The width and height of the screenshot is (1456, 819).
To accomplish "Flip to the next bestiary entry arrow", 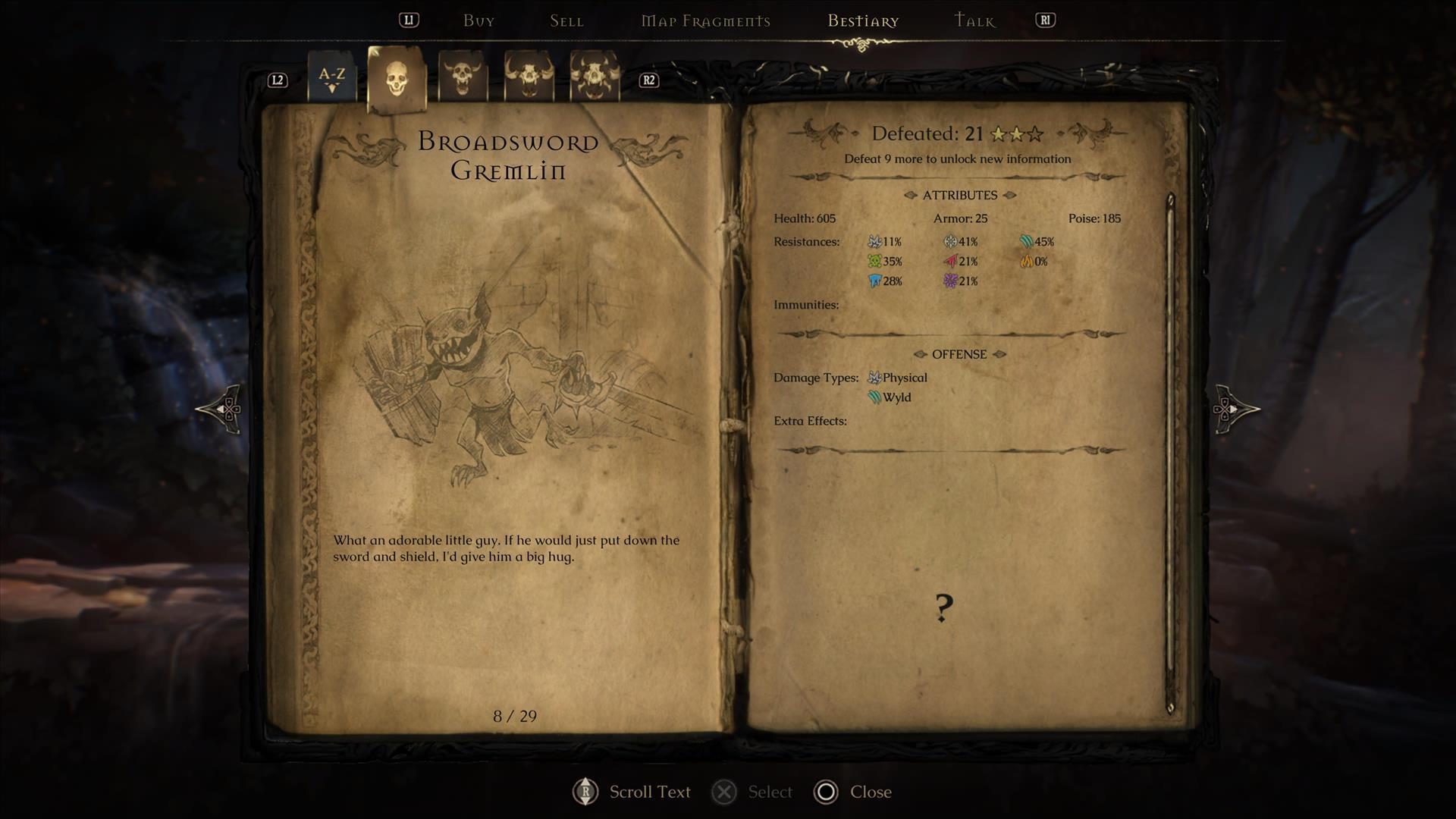I will [1235, 409].
